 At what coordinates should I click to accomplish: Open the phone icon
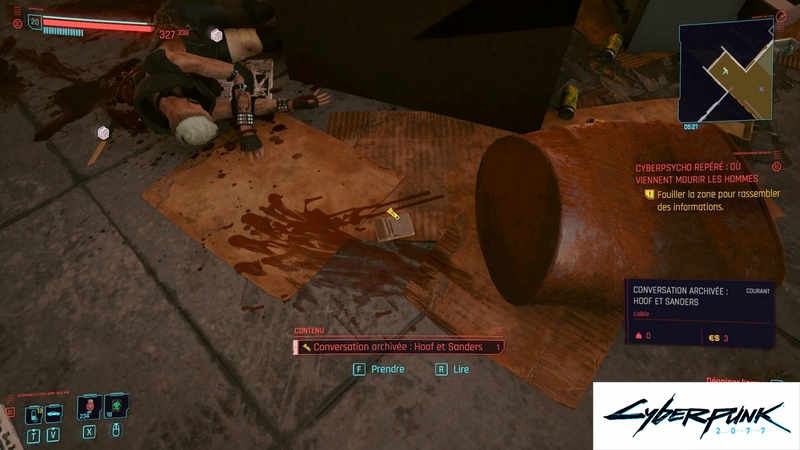pyautogui.click(x=33, y=413)
